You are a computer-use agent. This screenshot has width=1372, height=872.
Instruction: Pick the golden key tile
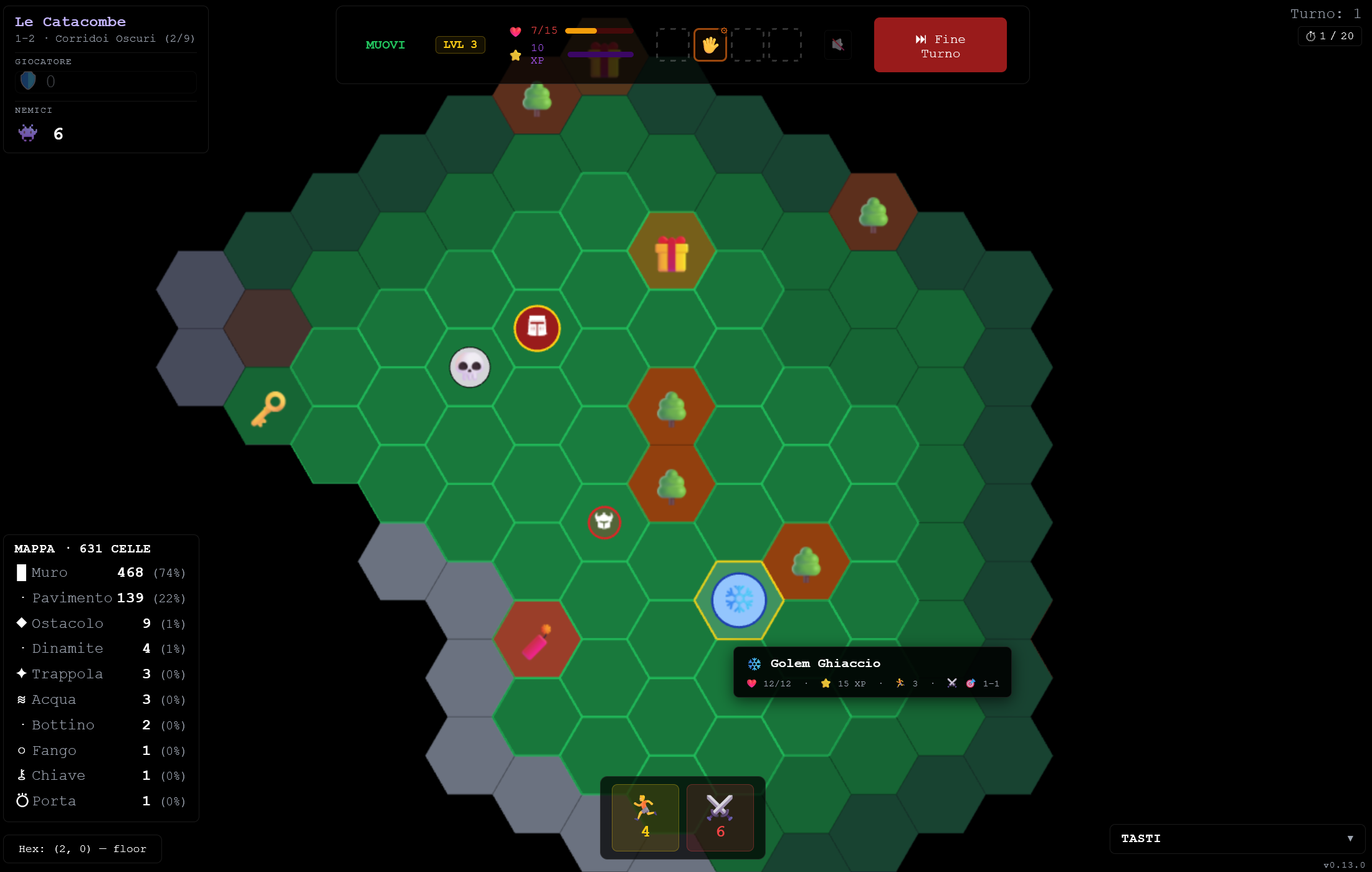(268, 408)
